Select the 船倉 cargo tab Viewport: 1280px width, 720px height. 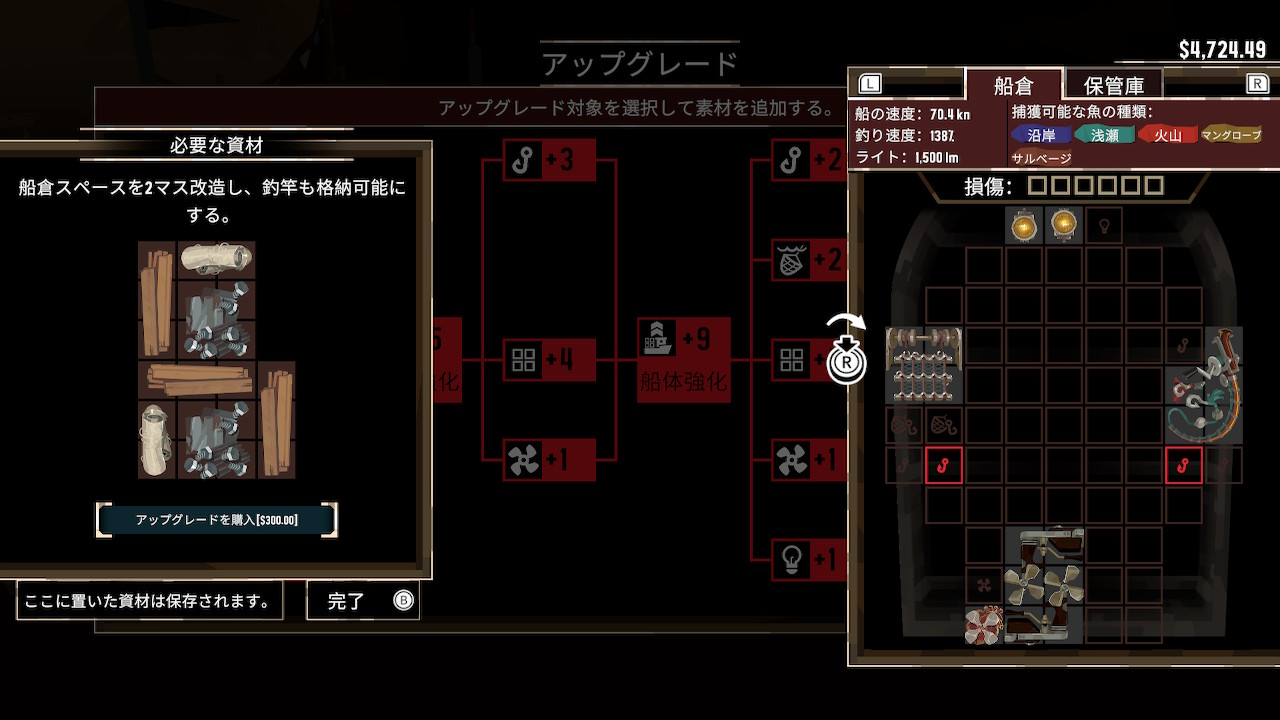[x=1013, y=86]
